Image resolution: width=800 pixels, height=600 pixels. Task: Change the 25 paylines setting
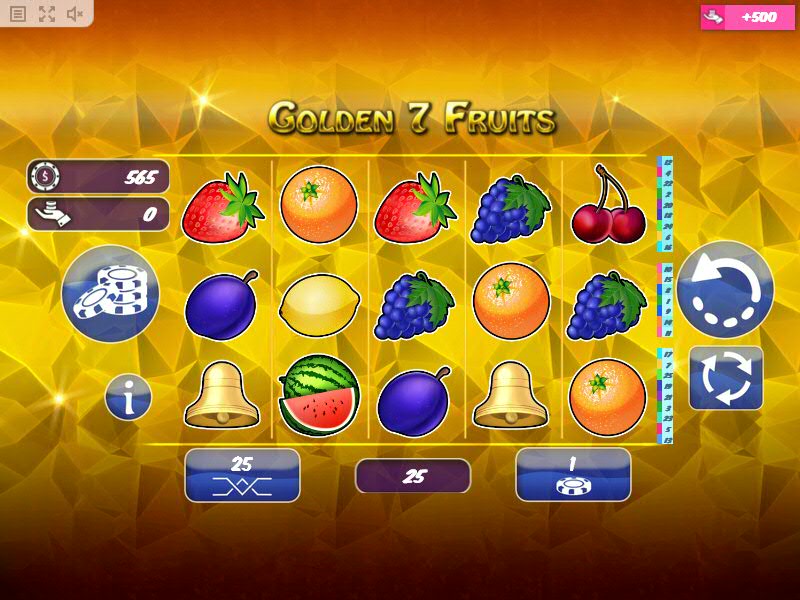242,474
